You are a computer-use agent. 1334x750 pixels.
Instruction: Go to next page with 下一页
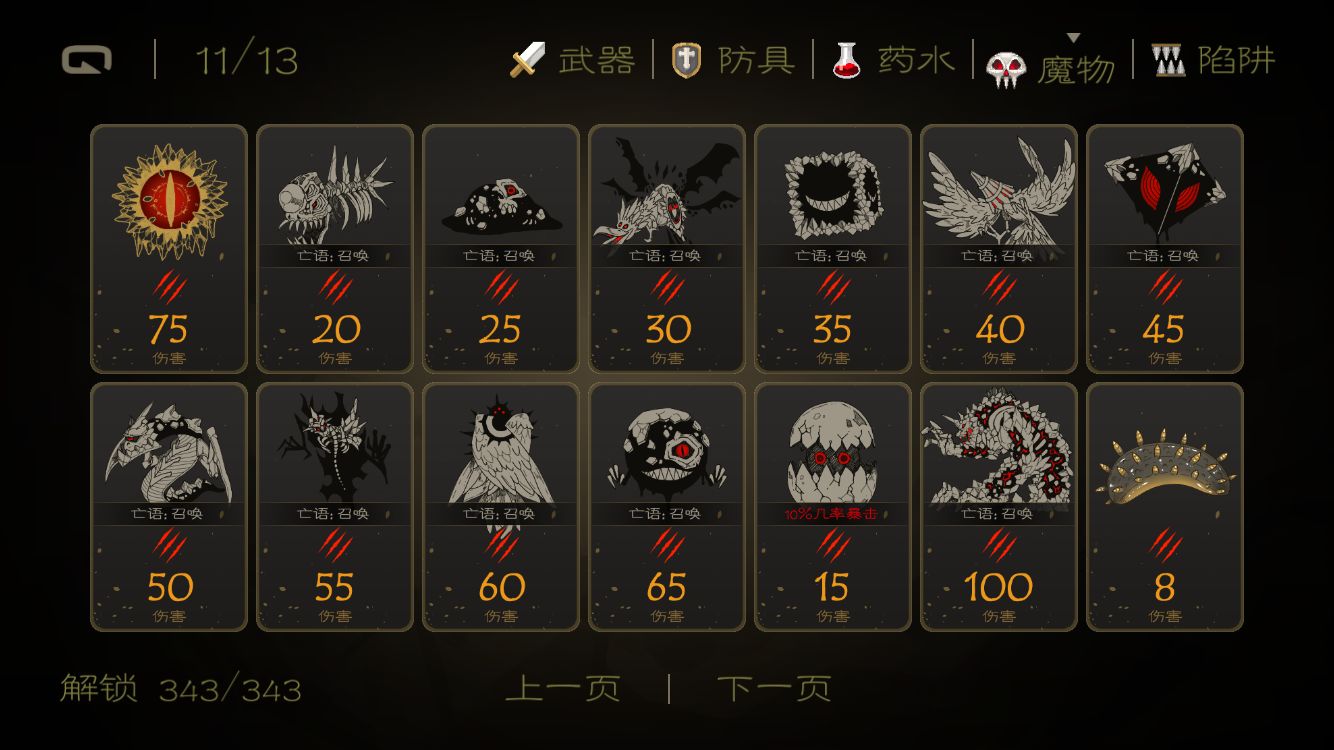tap(774, 689)
